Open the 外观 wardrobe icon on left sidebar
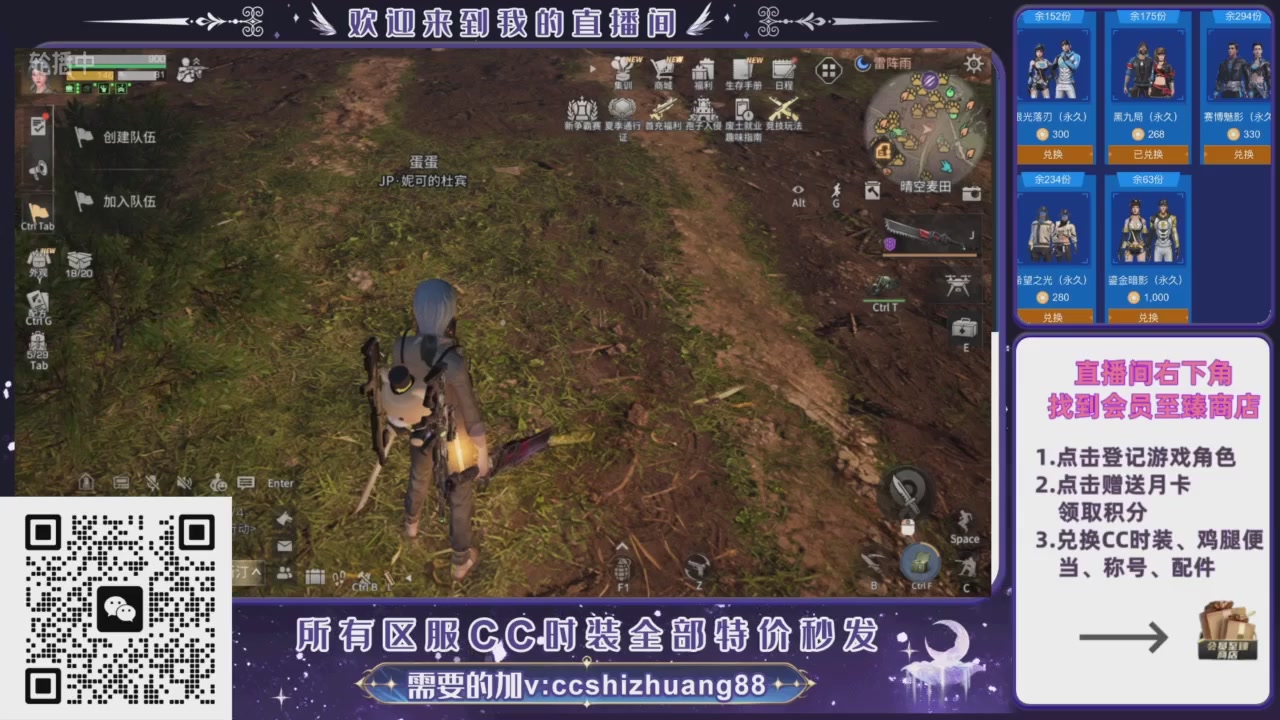 pos(39,260)
